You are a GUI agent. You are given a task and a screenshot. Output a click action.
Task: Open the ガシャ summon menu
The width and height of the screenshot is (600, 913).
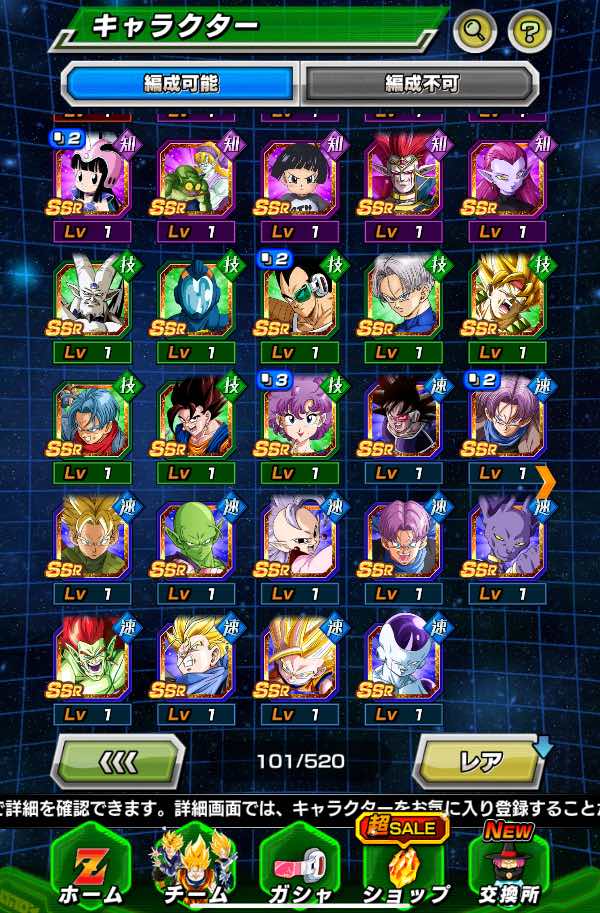point(299,865)
